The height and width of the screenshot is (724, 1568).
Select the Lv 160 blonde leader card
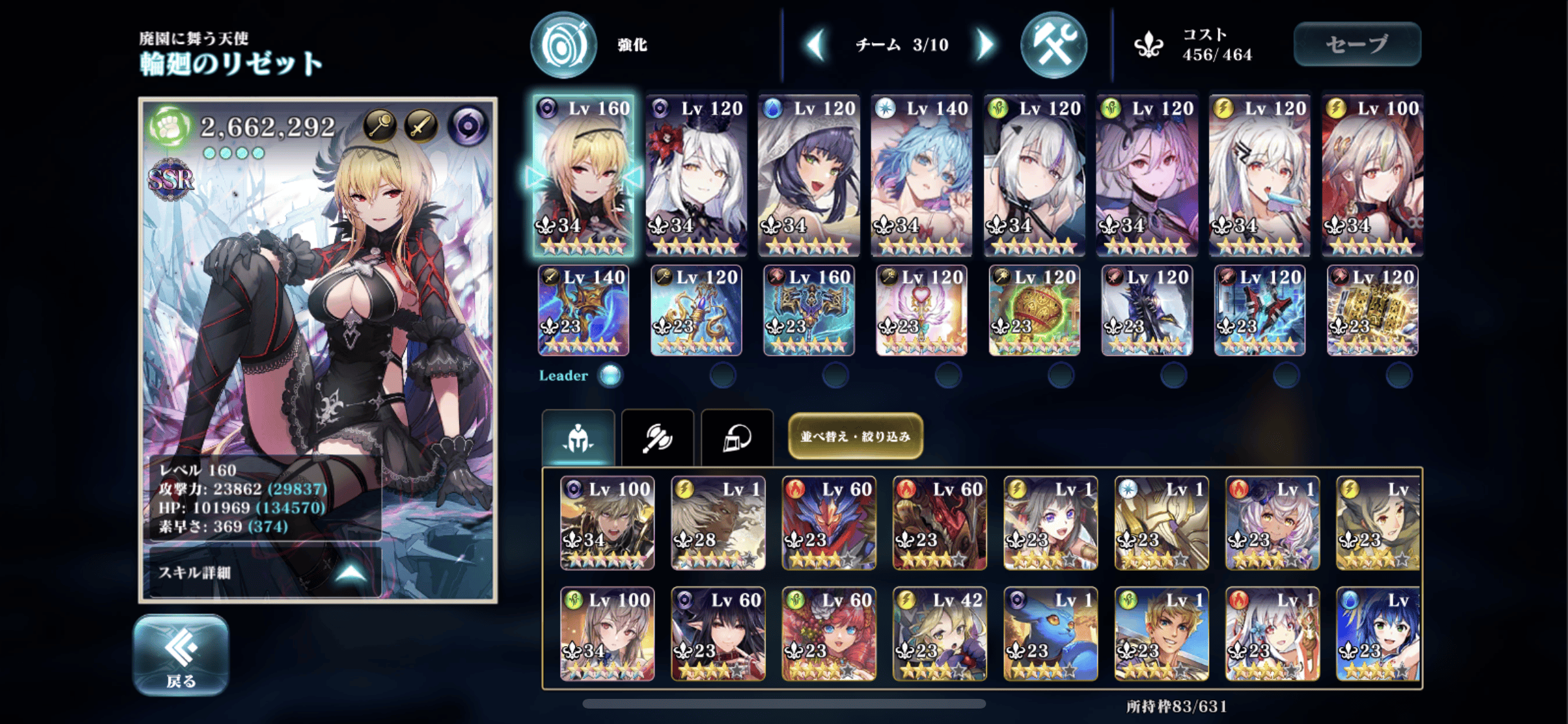[x=584, y=175]
